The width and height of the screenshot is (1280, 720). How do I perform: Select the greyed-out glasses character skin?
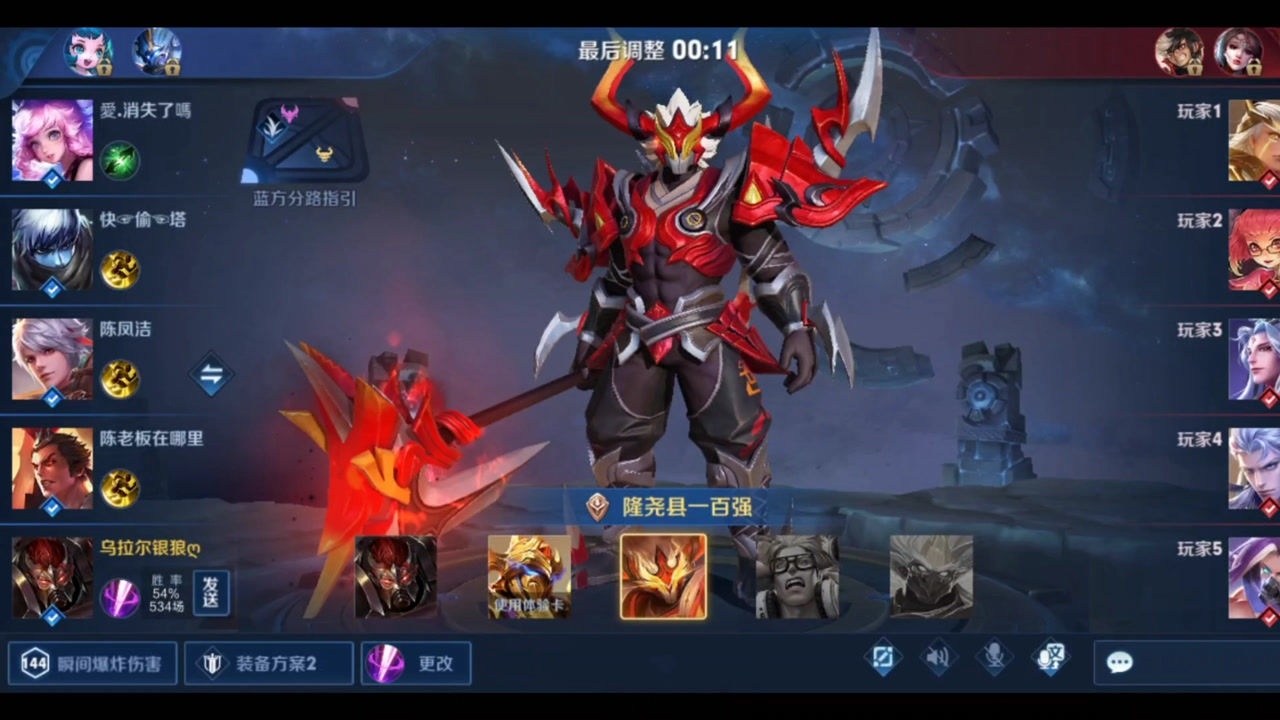pos(797,576)
